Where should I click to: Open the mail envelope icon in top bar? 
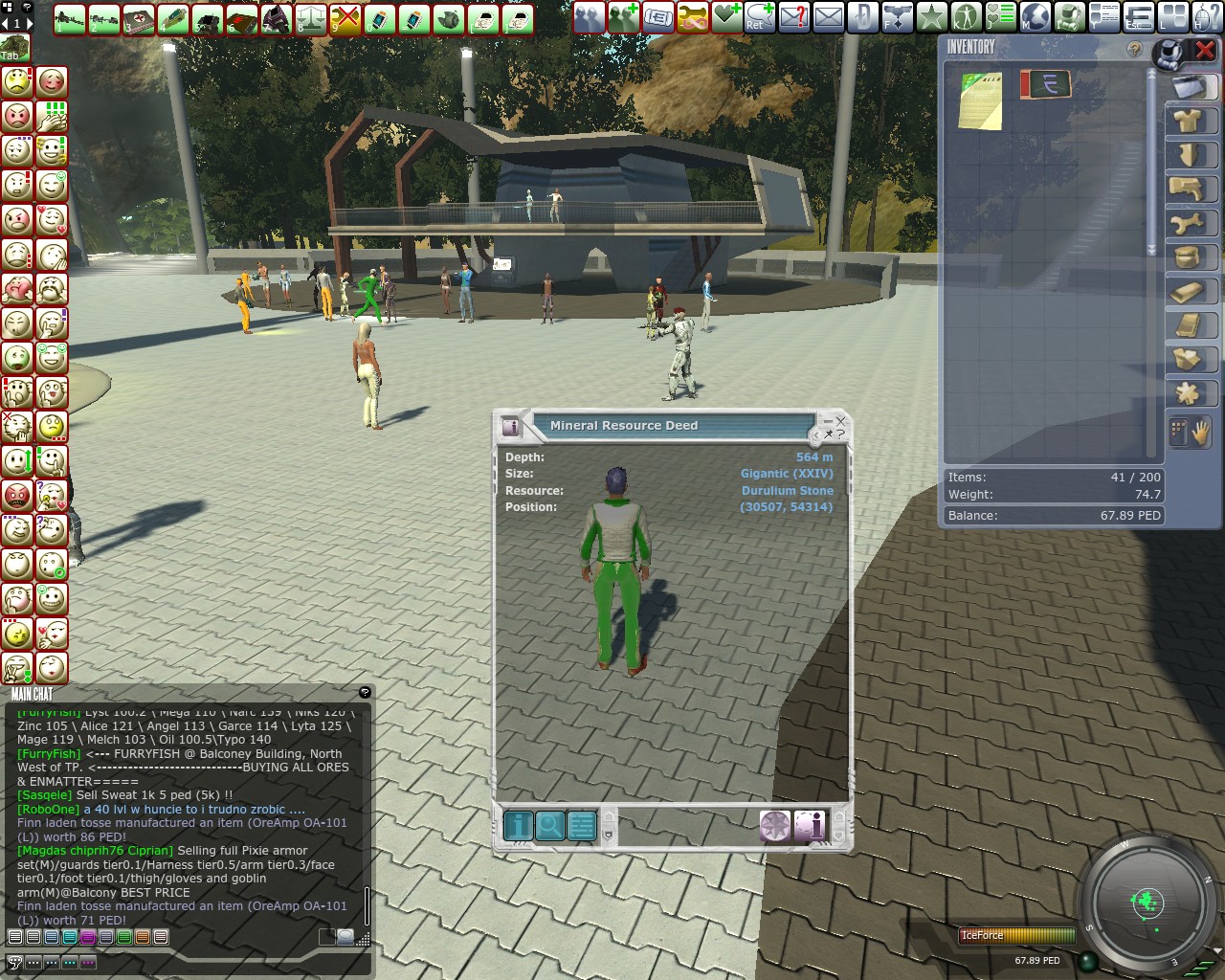[x=829, y=16]
